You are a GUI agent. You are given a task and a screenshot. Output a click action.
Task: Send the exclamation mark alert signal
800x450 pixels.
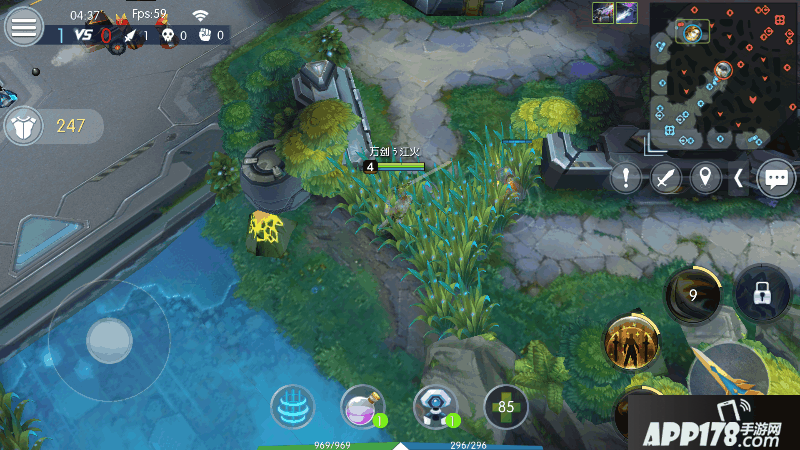coord(626,178)
